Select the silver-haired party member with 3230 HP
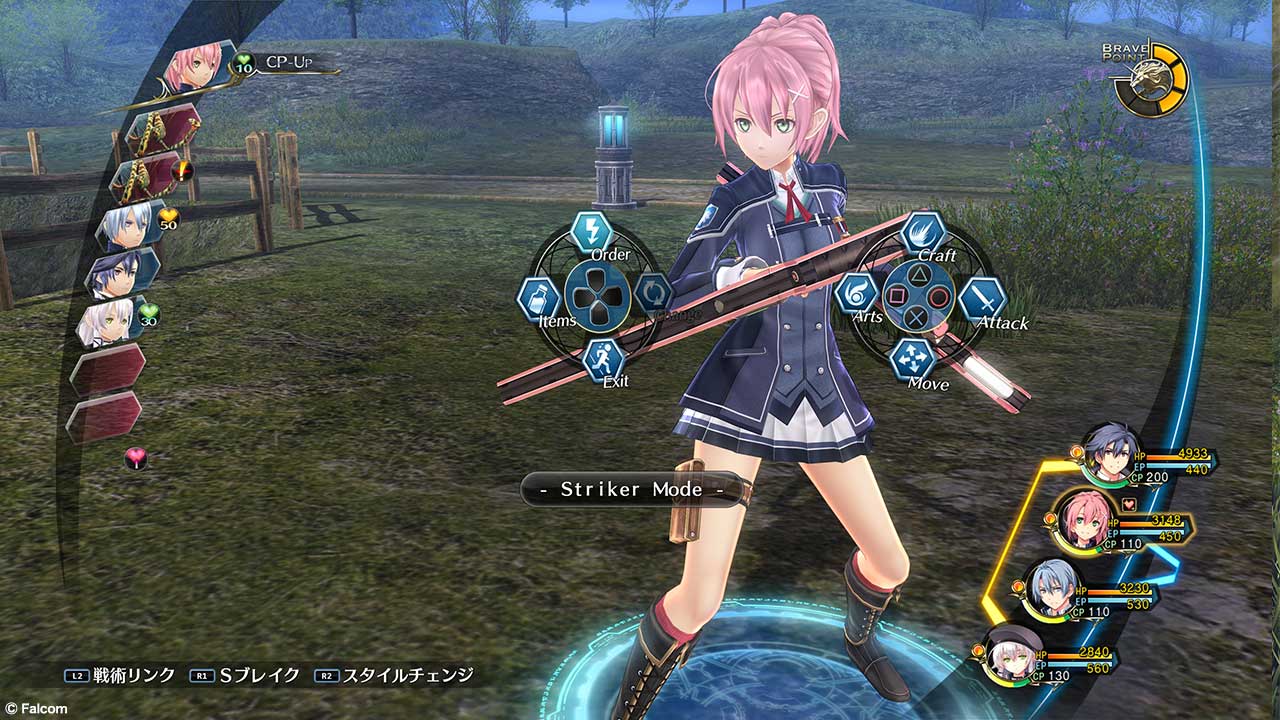This screenshot has height=720, width=1280. (x=1051, y=588)
